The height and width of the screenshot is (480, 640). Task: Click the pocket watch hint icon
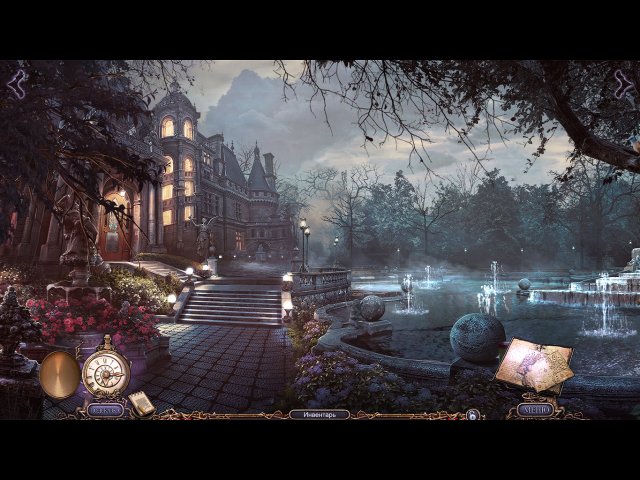pyautogui.click(x=105, y=370)
